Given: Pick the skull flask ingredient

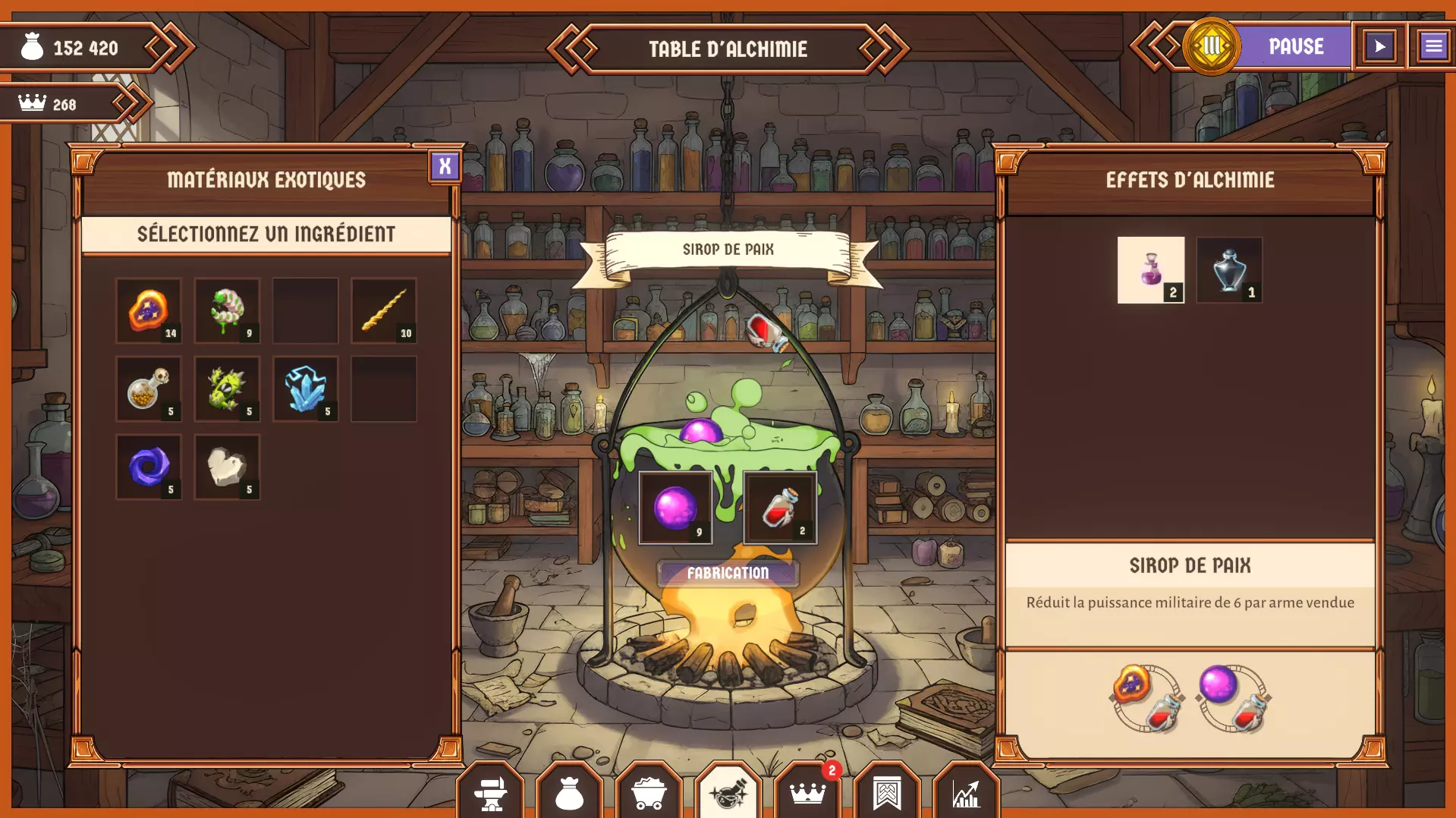Looking at the screenshot, I should [x=149, y=389].
